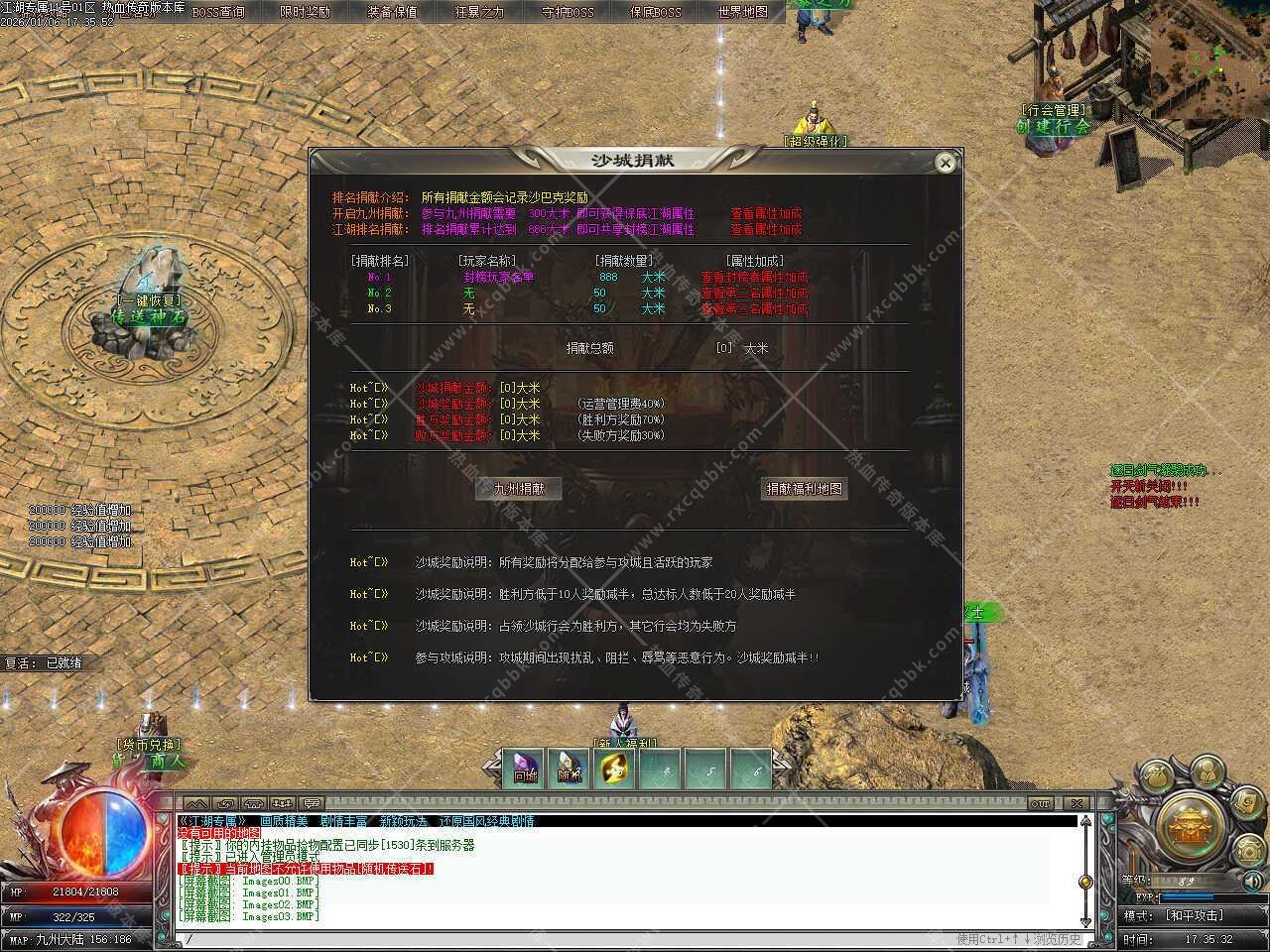Image resolution: width=1270 pixels, height=952 pixels.
Task: Open the 装备保值 menu
Action: coord(392,12)
